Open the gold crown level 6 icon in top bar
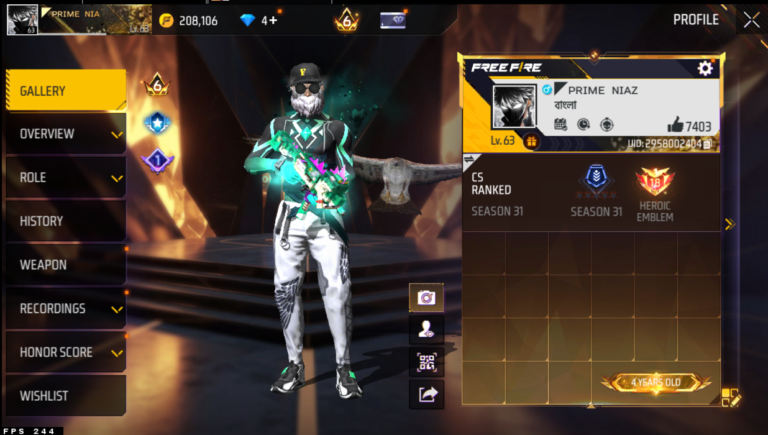 [x=346, y=20]
